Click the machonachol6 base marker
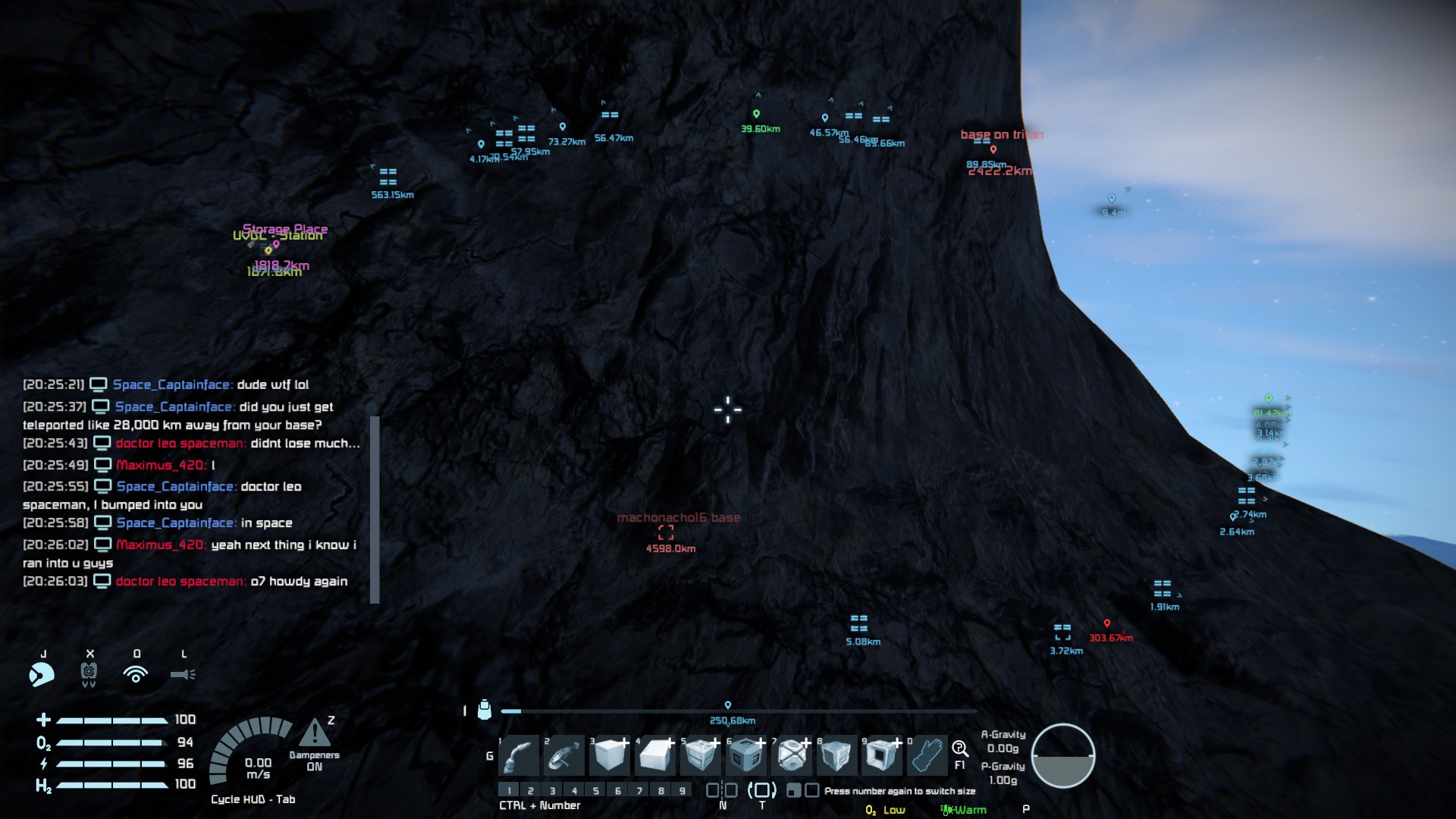This screenshot has height=819, width=1456. [x=666, y=532]
